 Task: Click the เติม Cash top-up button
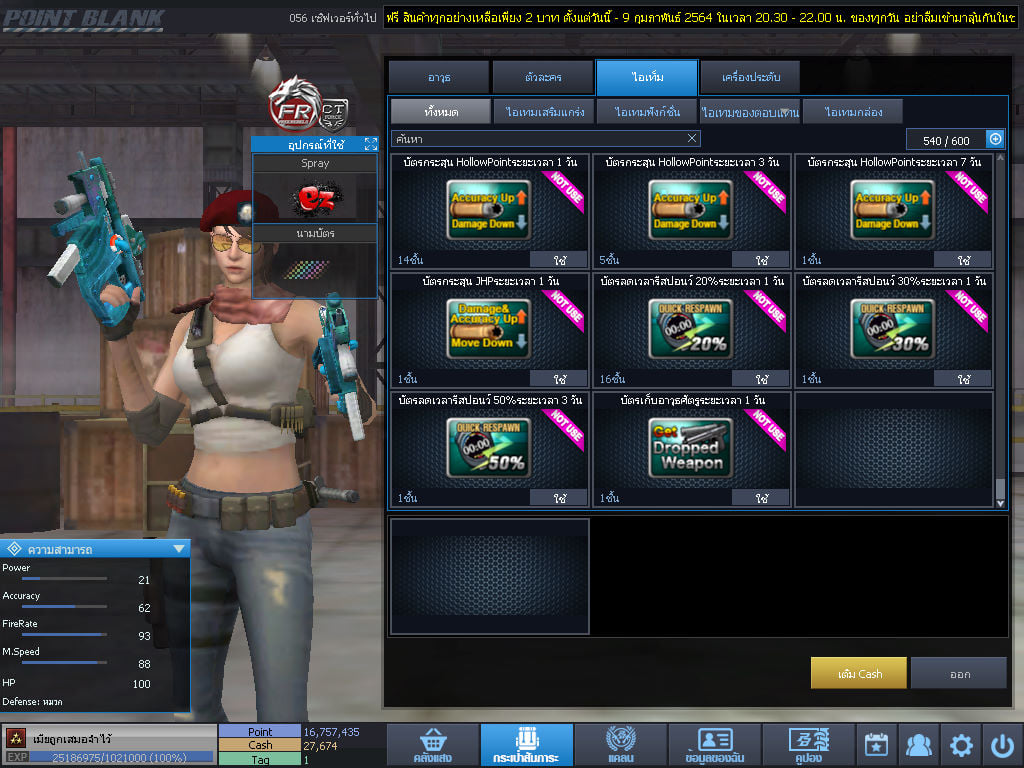click(x=859, y=673)
